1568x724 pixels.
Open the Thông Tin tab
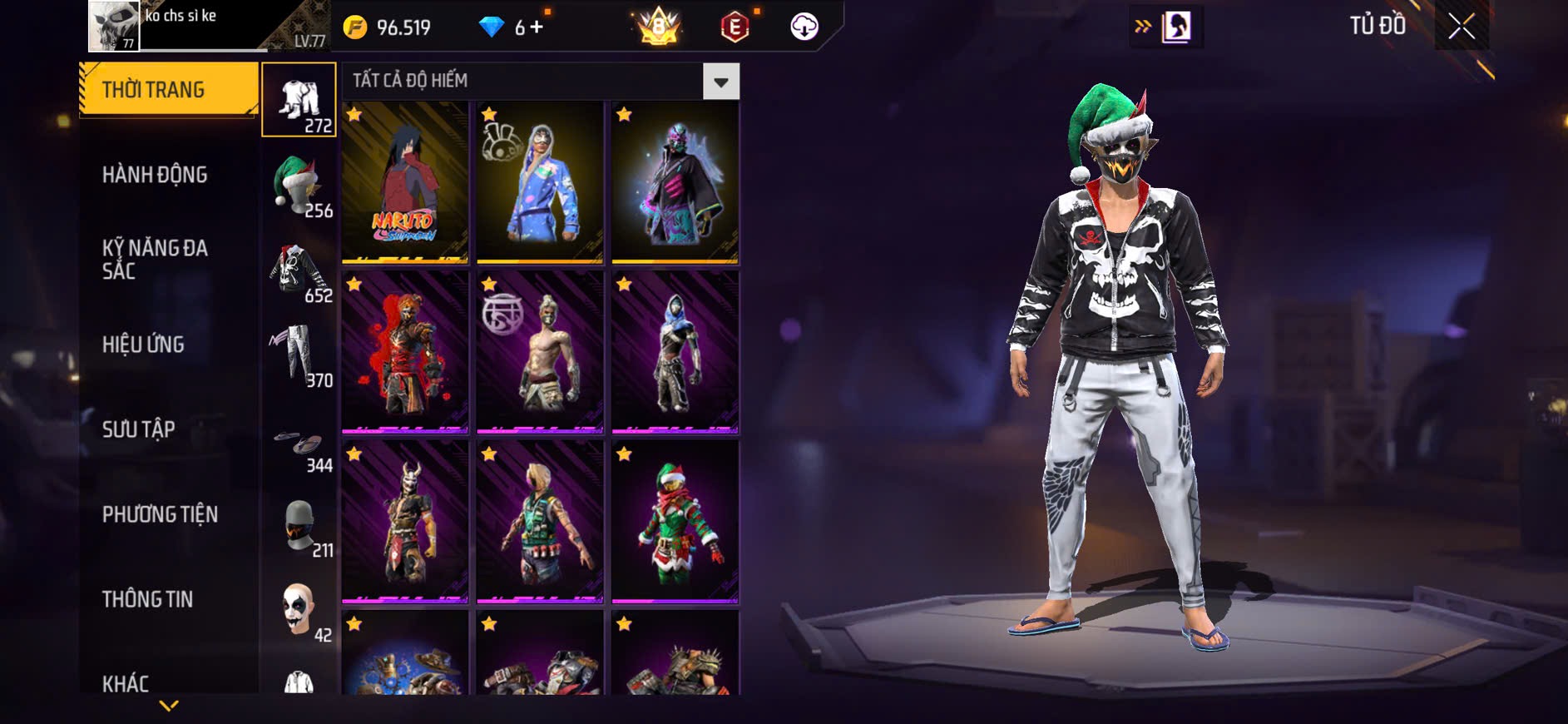(x=147, y=599)
